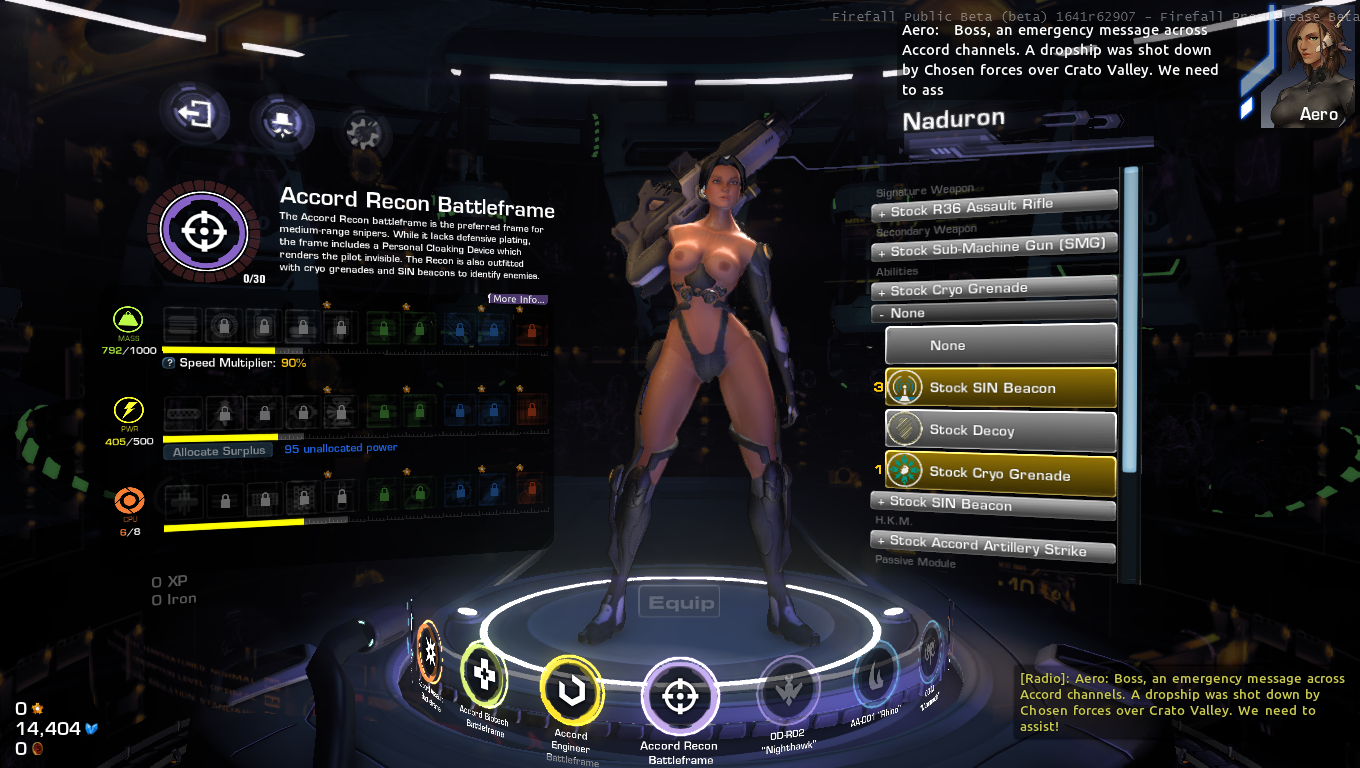
Task: Expand the Stock R36 Assault Rifle entry
Action: pos(994,207)
